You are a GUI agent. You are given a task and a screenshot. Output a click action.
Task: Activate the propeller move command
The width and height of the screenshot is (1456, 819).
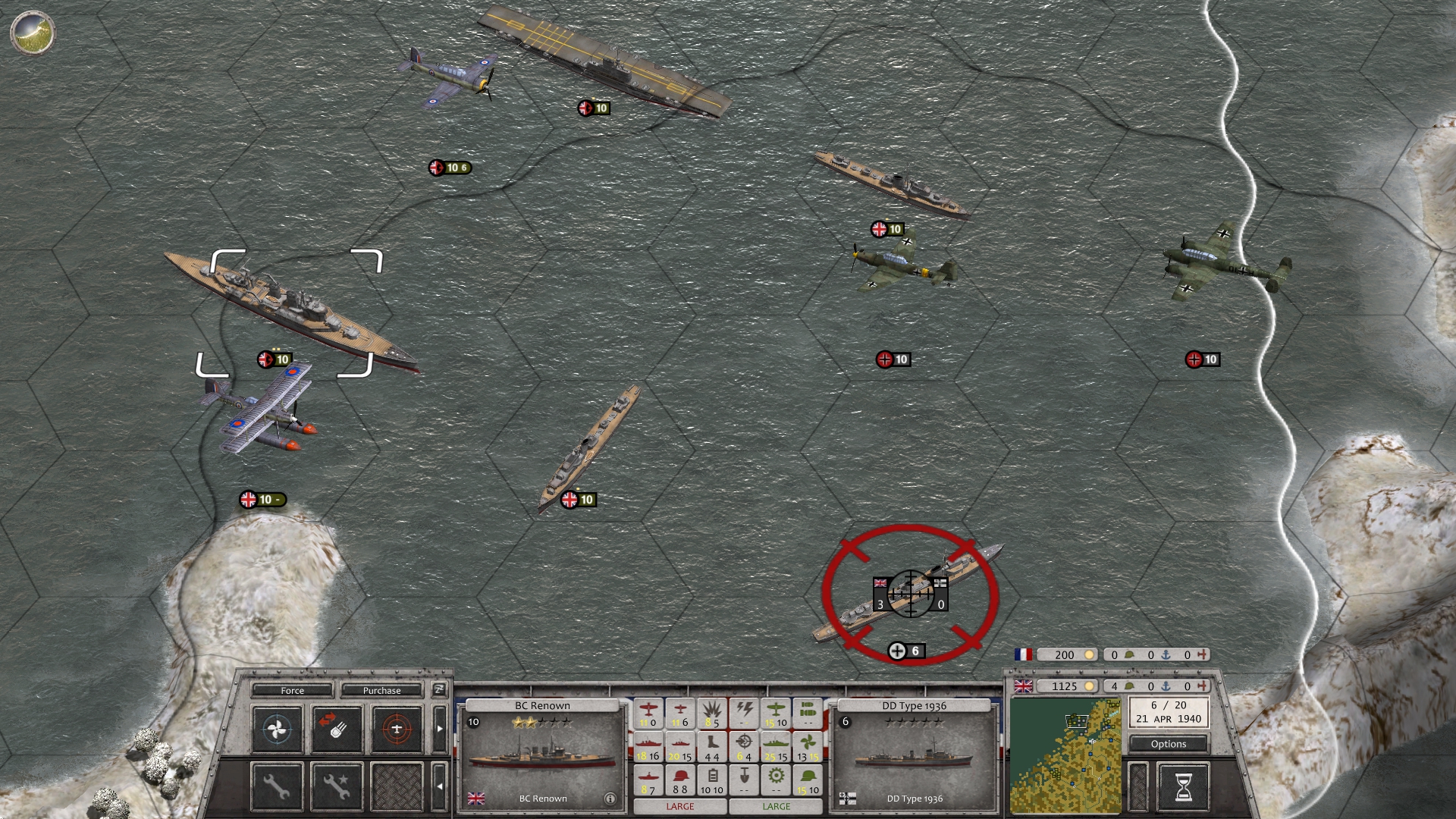point(277,730)
